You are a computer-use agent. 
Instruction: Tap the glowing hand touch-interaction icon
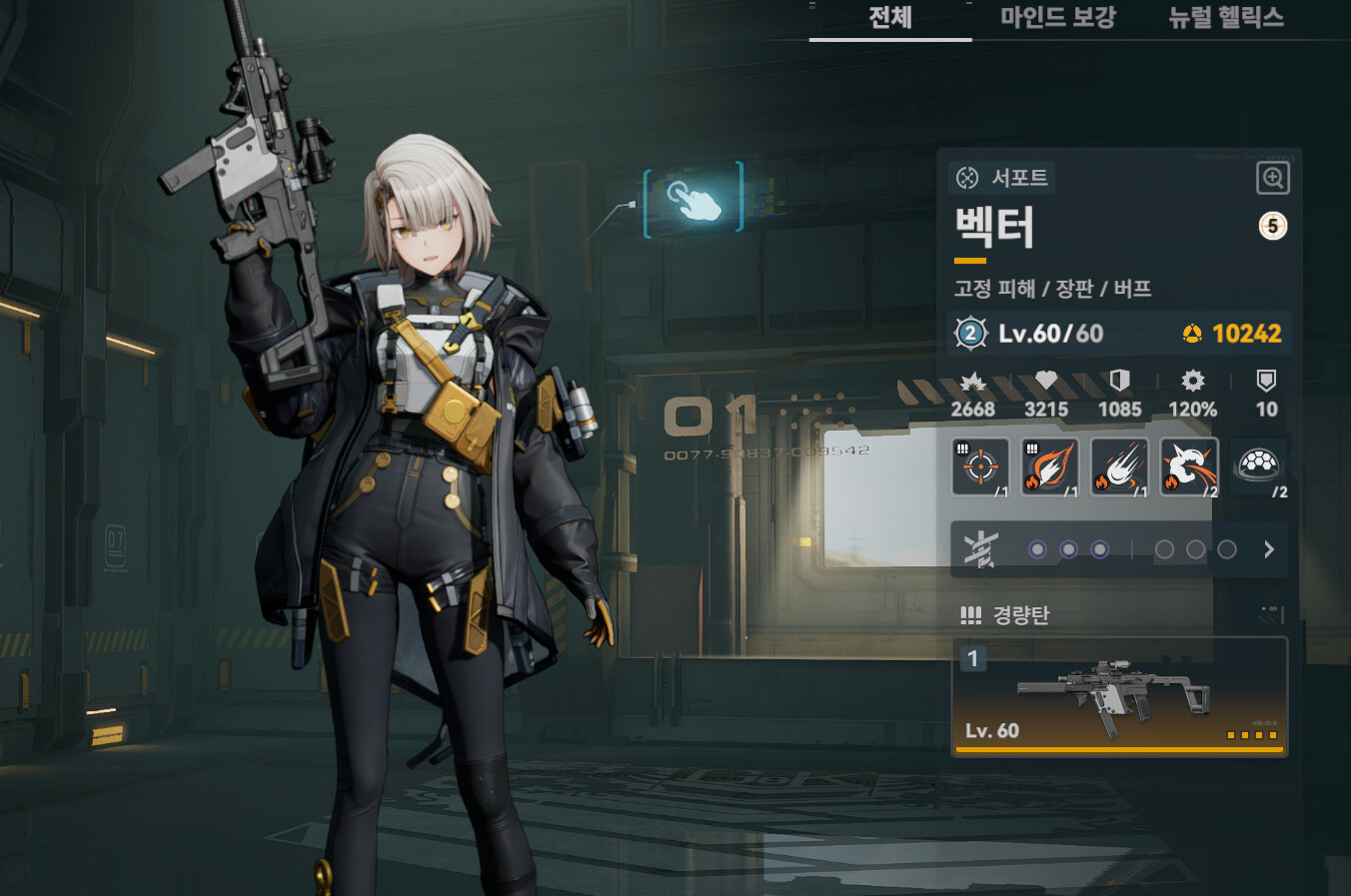693,200
